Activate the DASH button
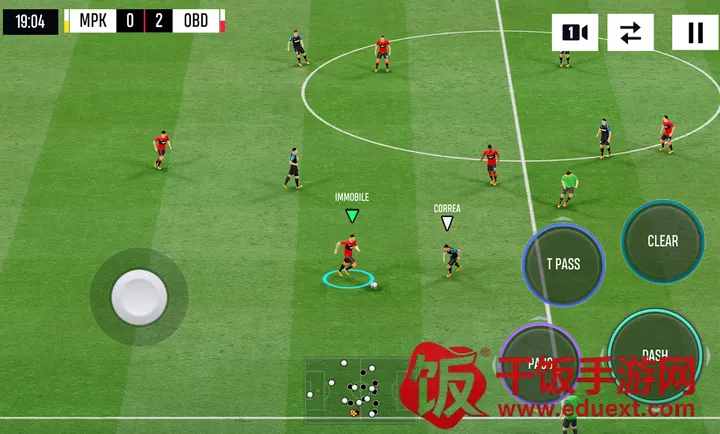This screenshot has height=434, width=720. click(655, 353)
